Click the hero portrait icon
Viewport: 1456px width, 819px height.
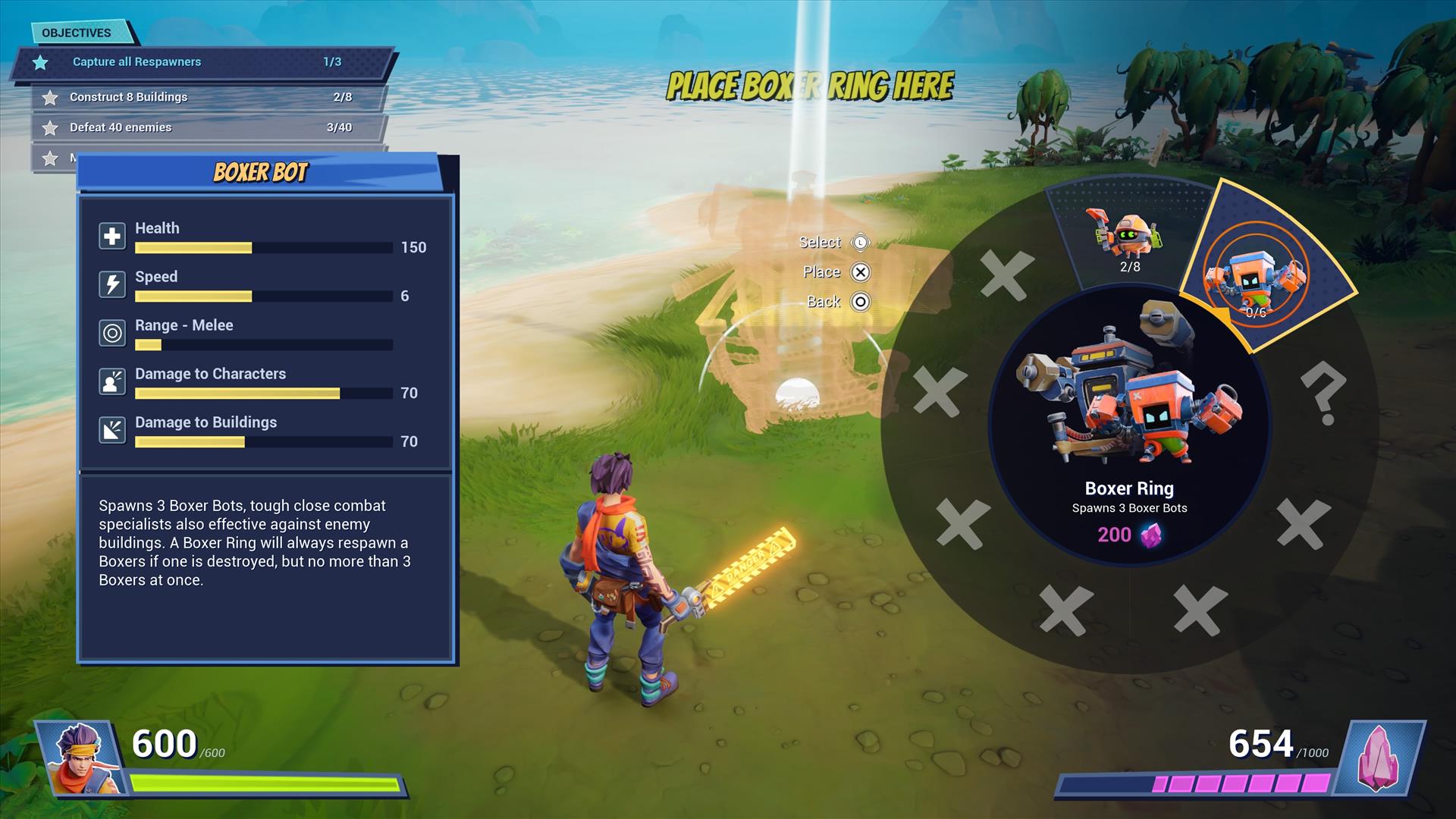[x=80, y=757]
